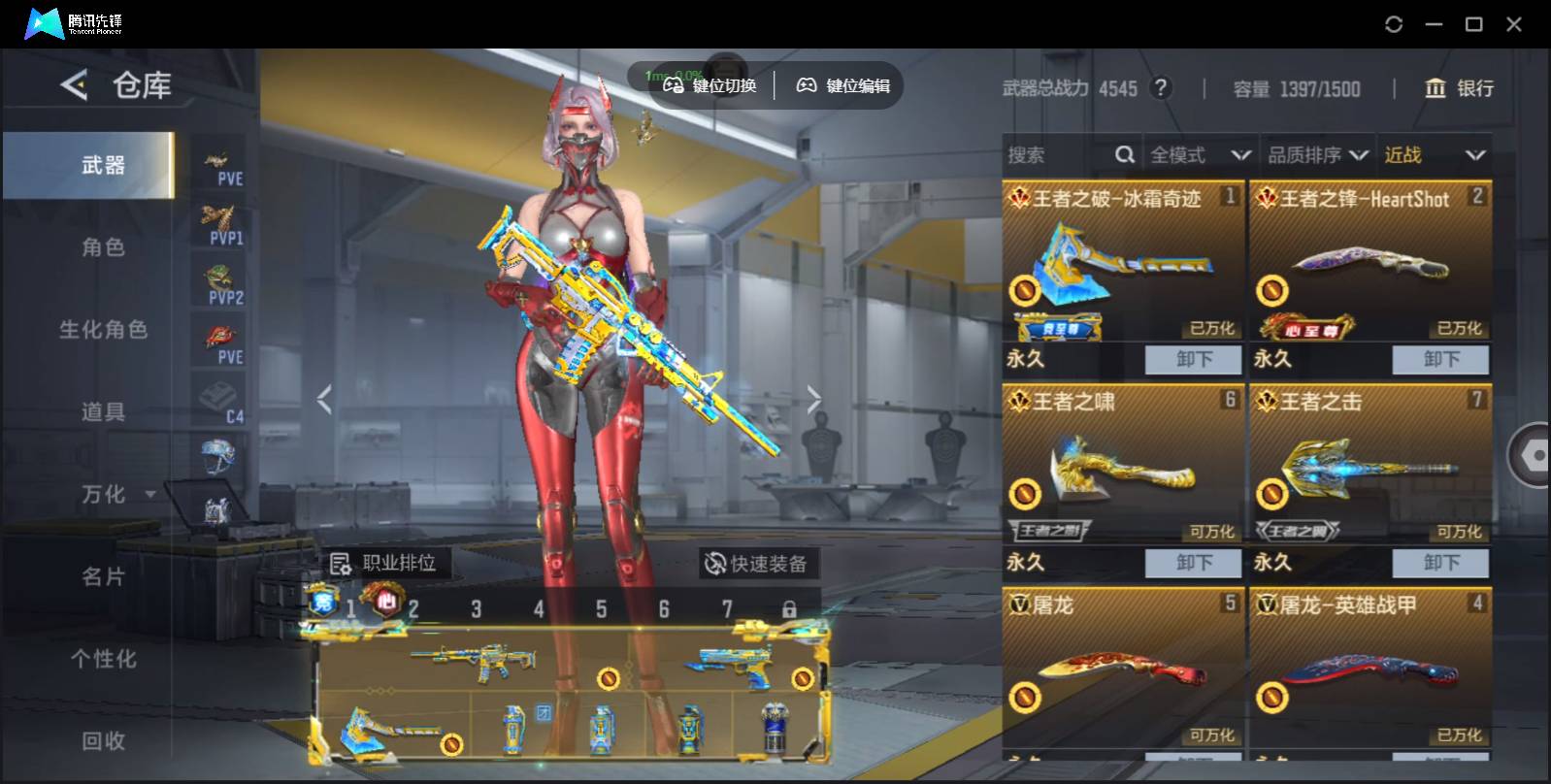Click the 键位编辑 key mapping editor
This screenshot has height=784, width=1551.
[x=843, y=85]
